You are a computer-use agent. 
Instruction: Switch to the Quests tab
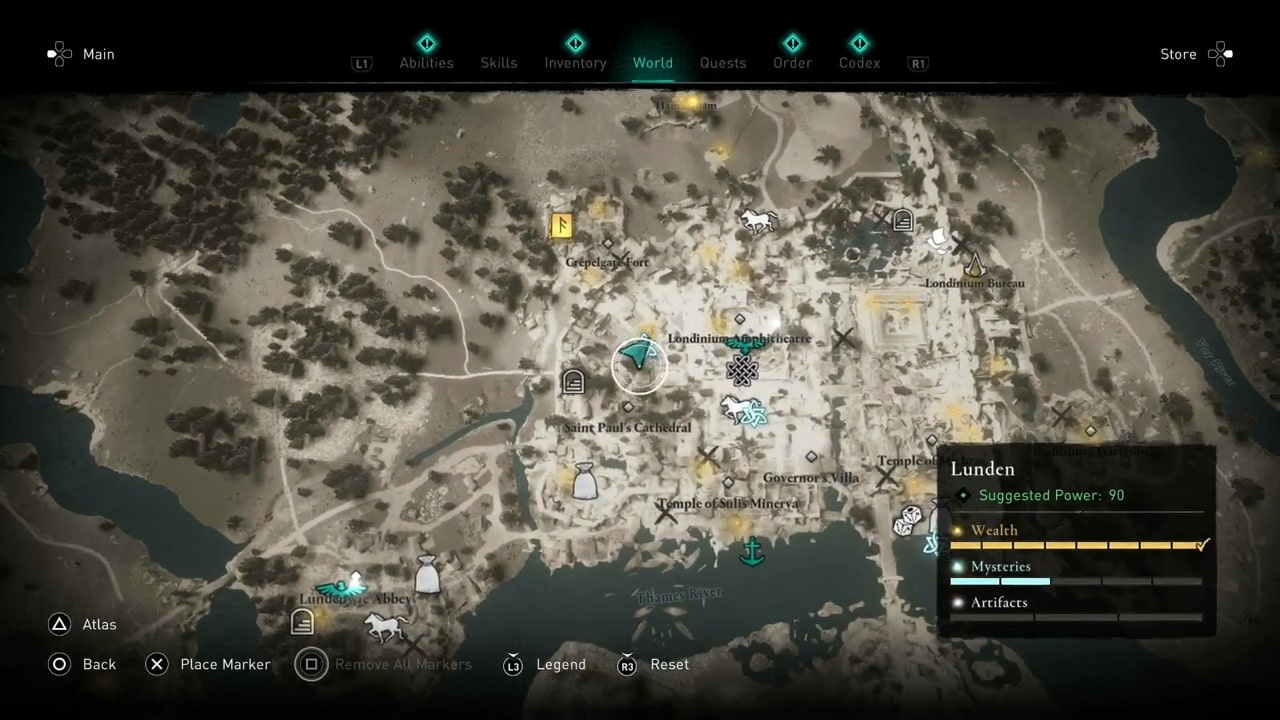coord(723,62)
